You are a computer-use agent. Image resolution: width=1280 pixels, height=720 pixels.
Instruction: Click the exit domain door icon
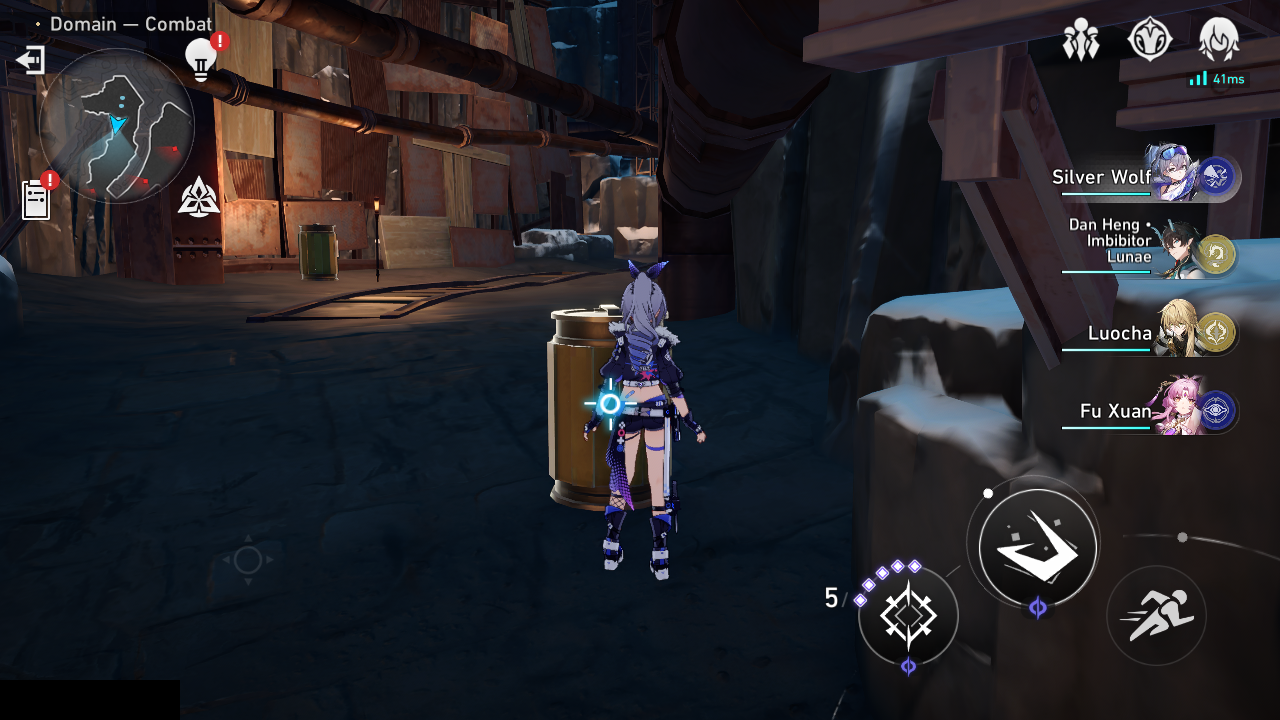click(x=33, y=60)
